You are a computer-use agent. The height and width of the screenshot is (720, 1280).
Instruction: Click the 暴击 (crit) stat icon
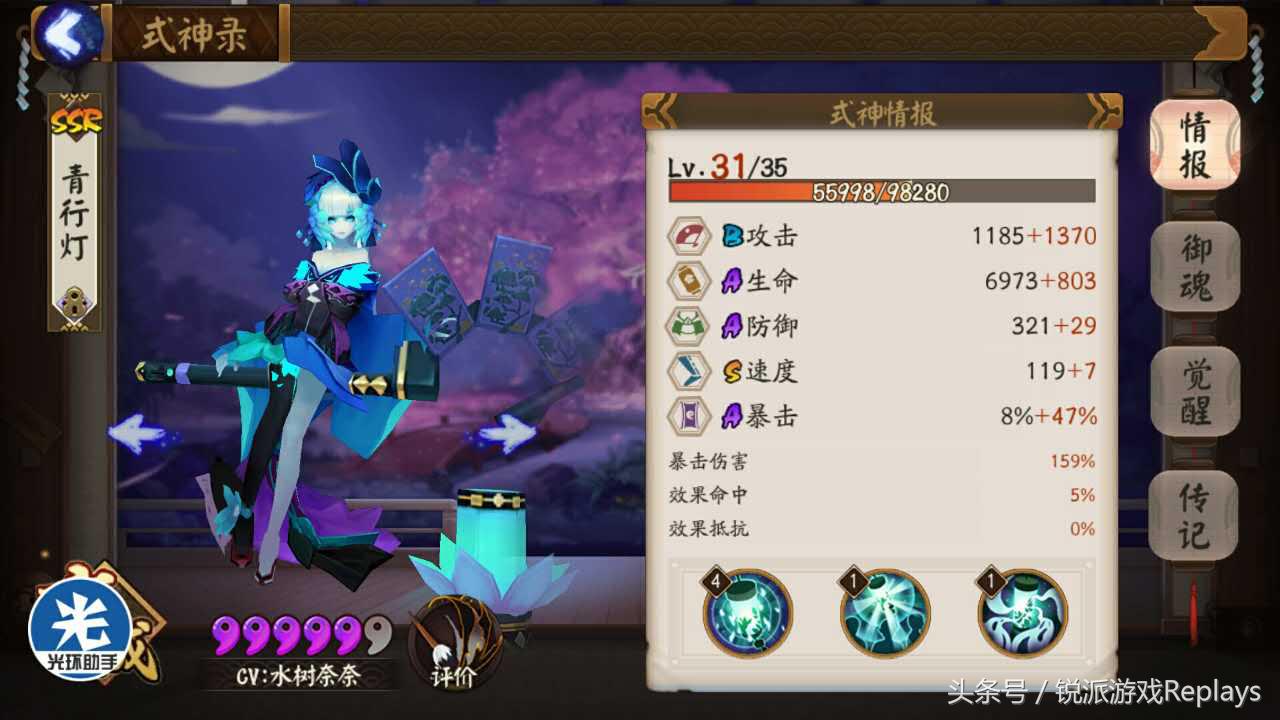point(689,416)
